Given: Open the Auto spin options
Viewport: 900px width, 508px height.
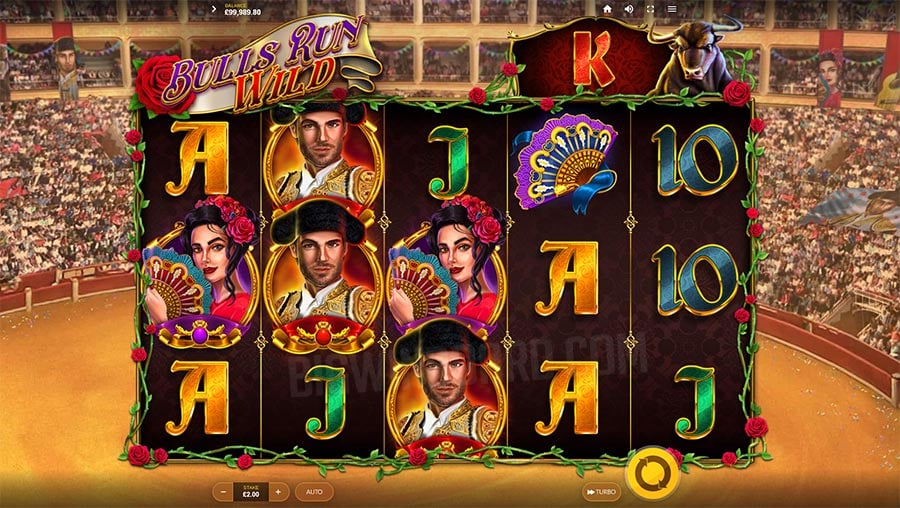Looking at the screenshot, I should point(313,492).
